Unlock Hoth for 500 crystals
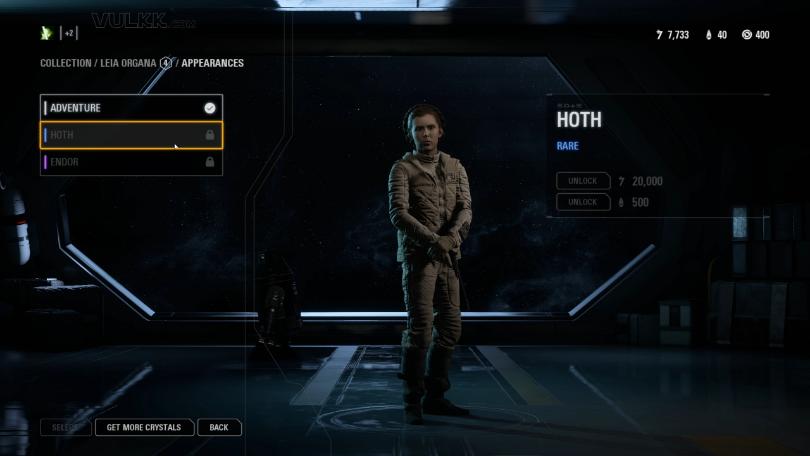The width and height of the screenshot is (810, 456). (583, 202)
